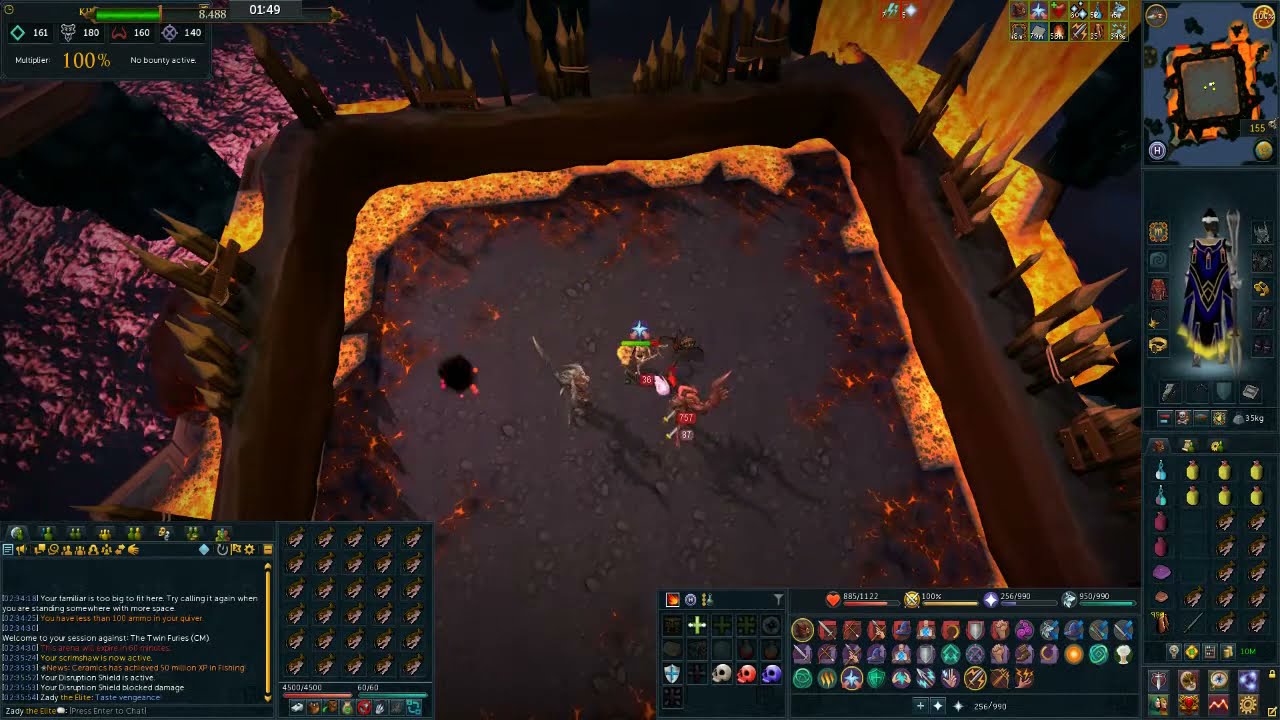Viewport: 1280px width, 720px height.
Task: Open the red compass icon in ribbon
Action: click(1219, 681)
